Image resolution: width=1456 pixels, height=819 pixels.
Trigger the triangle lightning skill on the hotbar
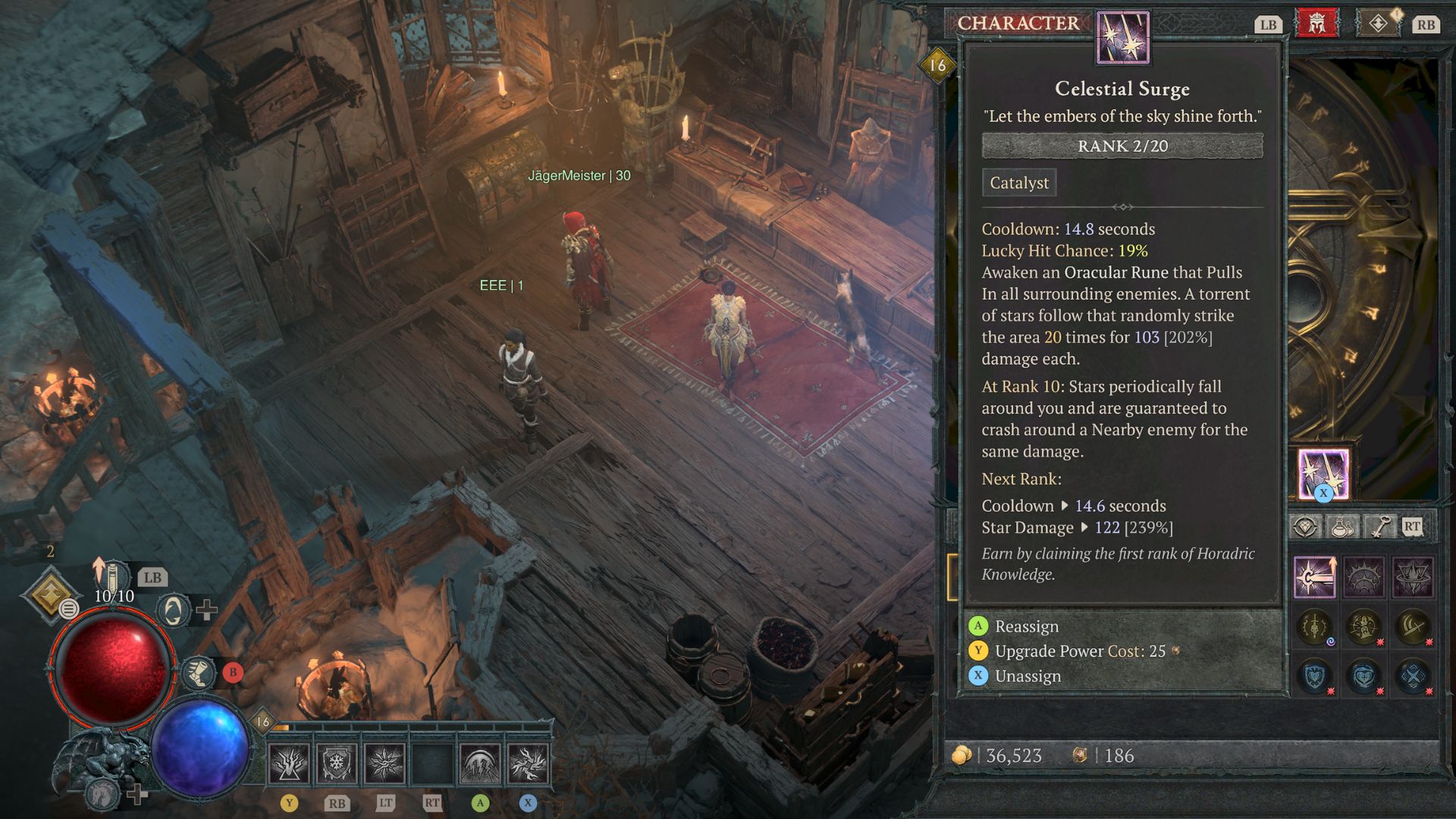(289, 763)
